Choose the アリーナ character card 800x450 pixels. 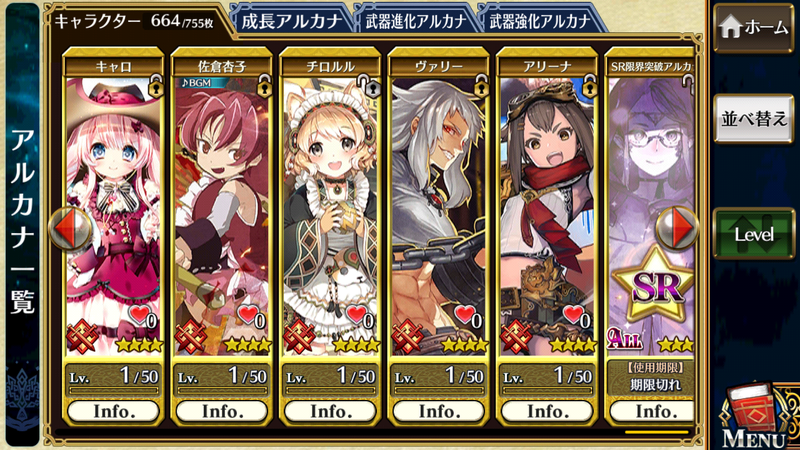point(546,210)
